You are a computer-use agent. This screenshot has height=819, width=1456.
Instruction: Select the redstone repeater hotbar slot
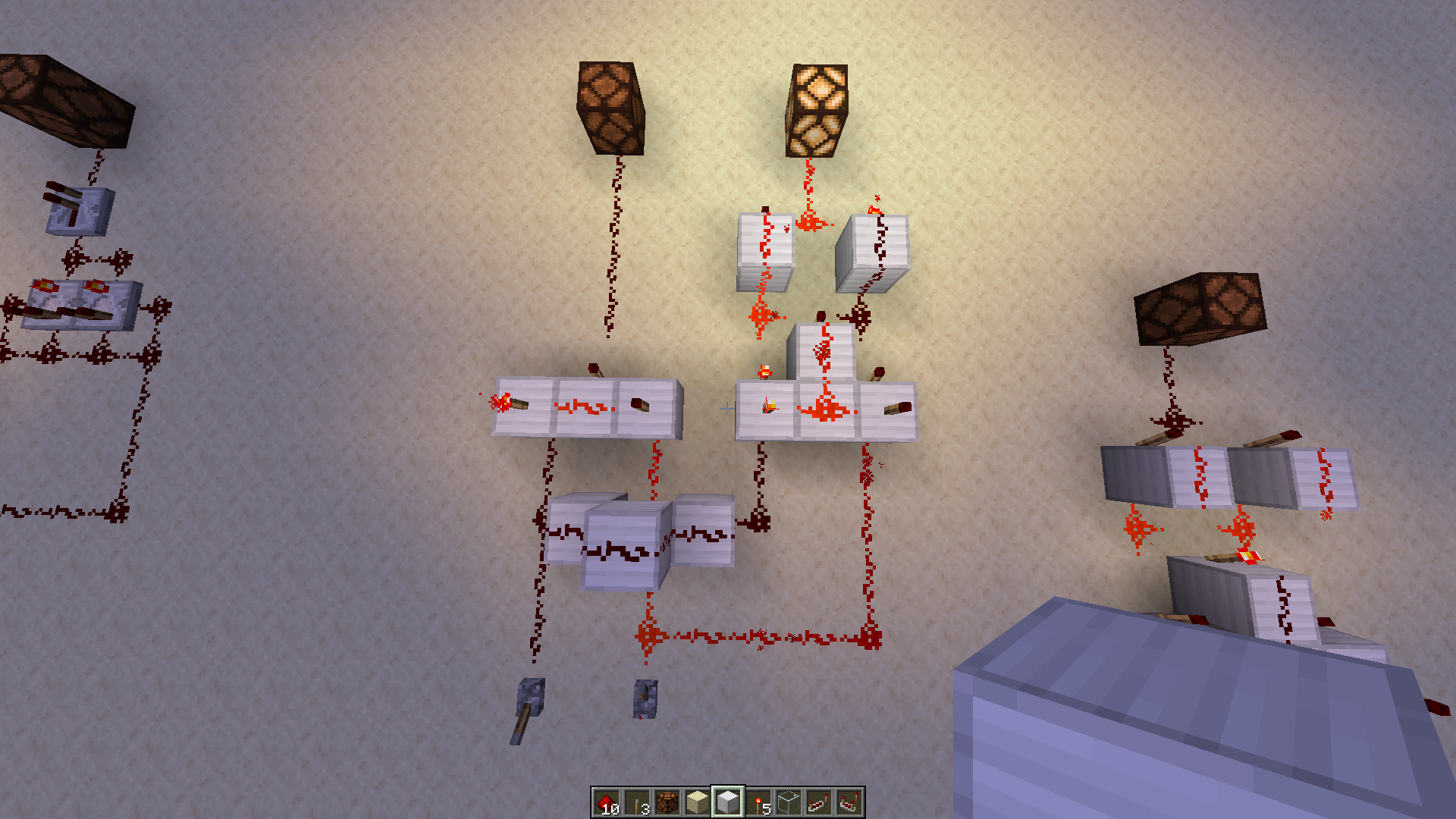click(819, 802)
